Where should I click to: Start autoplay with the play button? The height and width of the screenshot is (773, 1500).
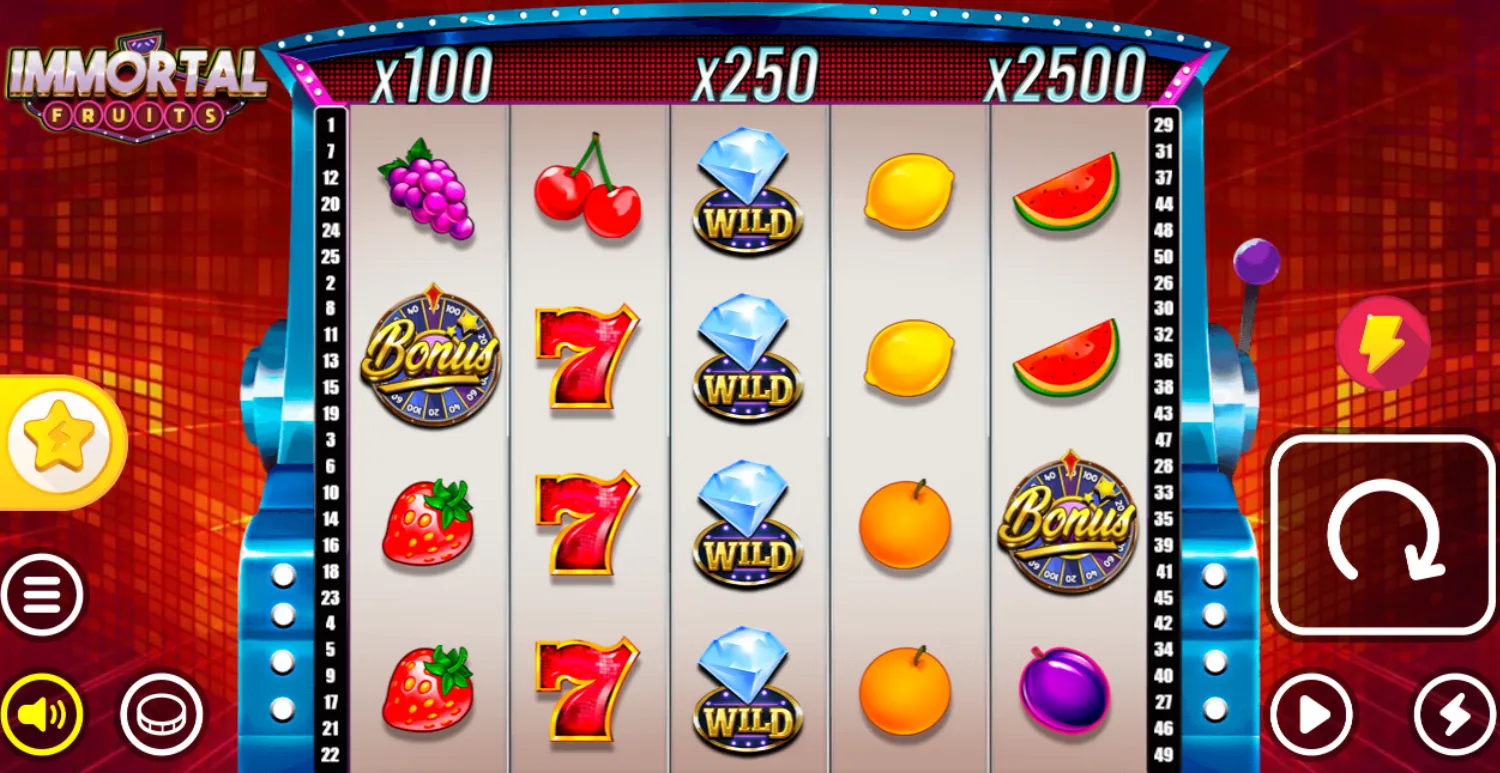tap(1312, 714)
